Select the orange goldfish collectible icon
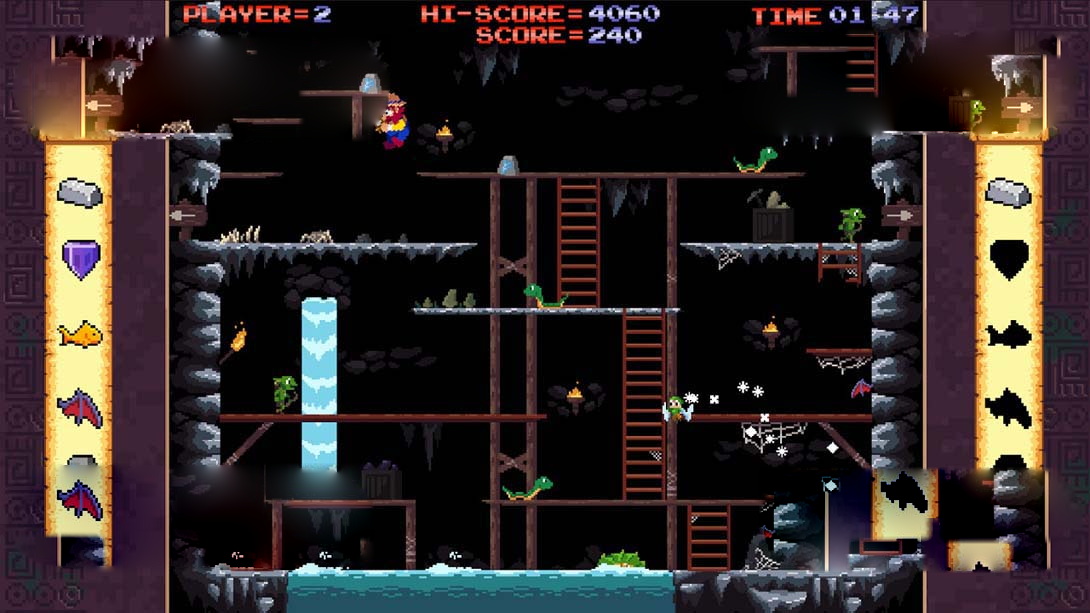Image resolution: width=1090 pixels, height=613 pixels. click(79, 333)
